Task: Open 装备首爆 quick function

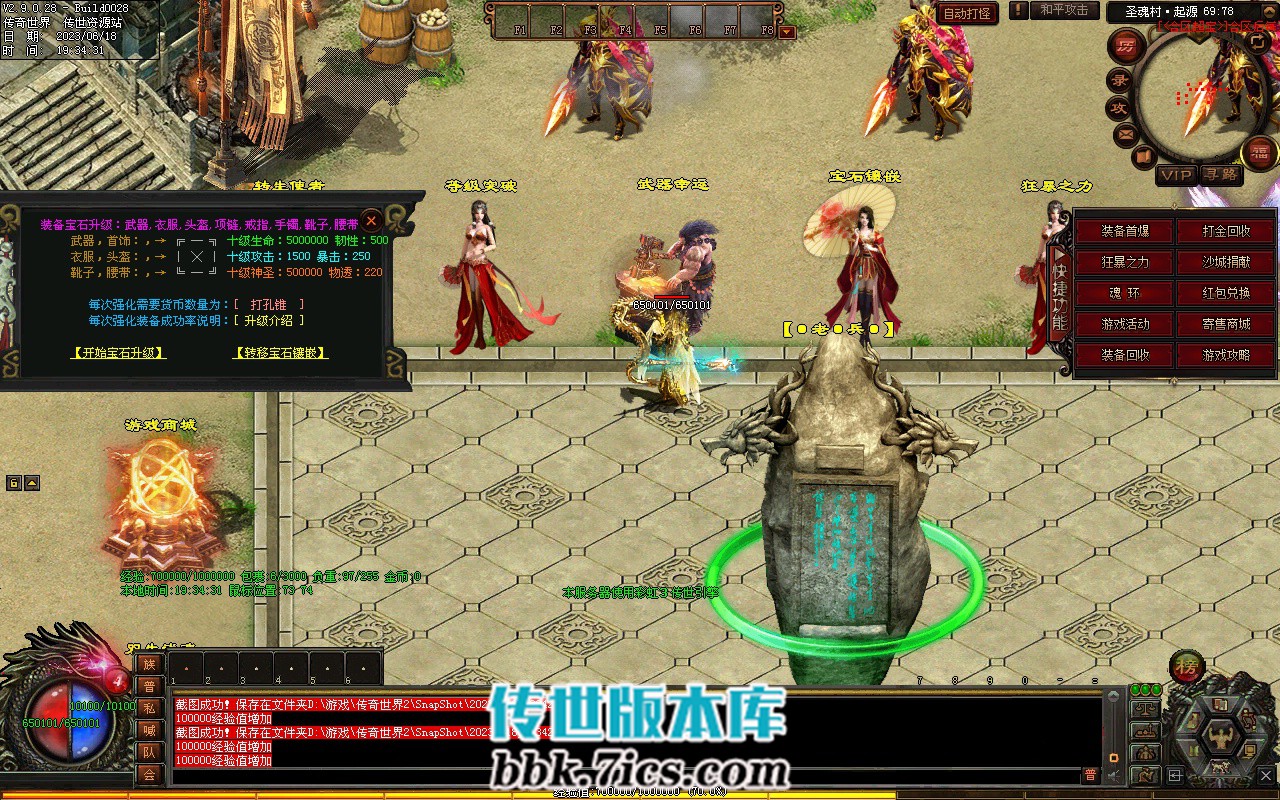Action: 1125,231
